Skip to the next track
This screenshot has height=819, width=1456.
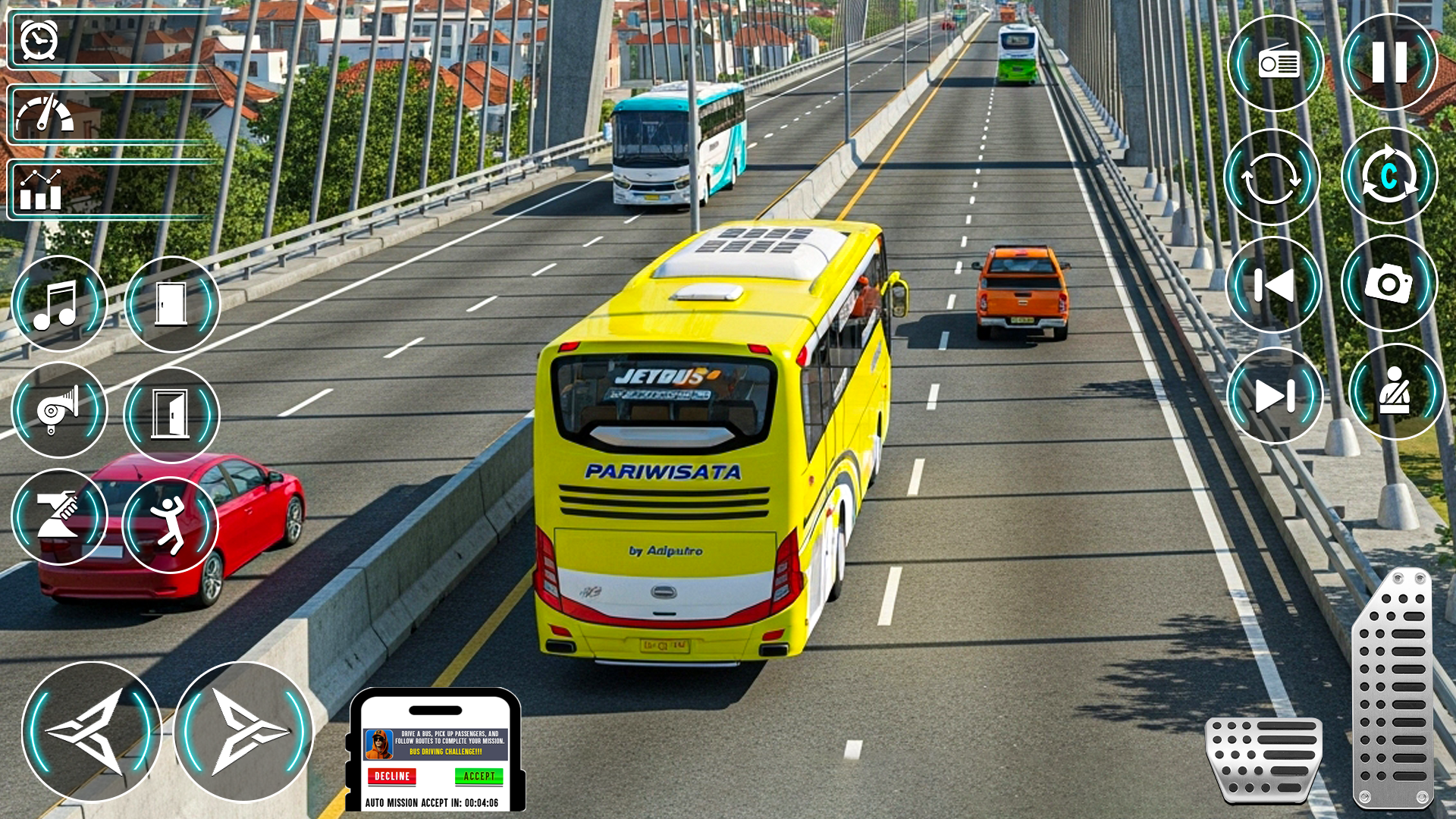click(1274, 396)
